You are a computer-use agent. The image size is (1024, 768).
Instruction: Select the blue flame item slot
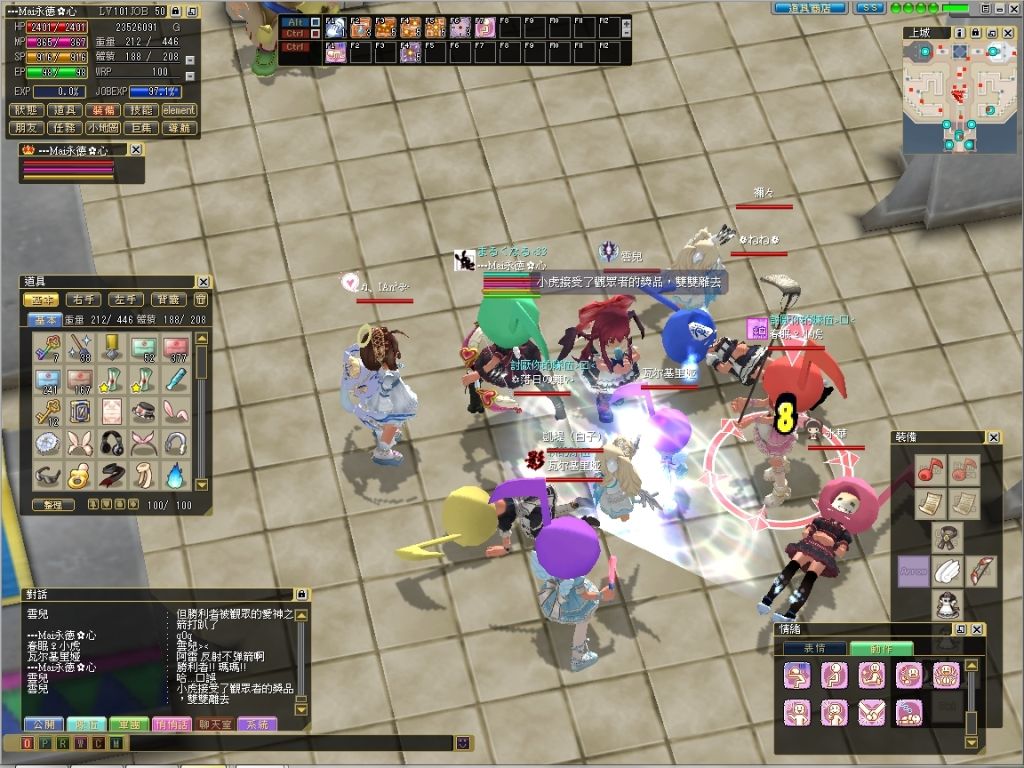point(175,474)
